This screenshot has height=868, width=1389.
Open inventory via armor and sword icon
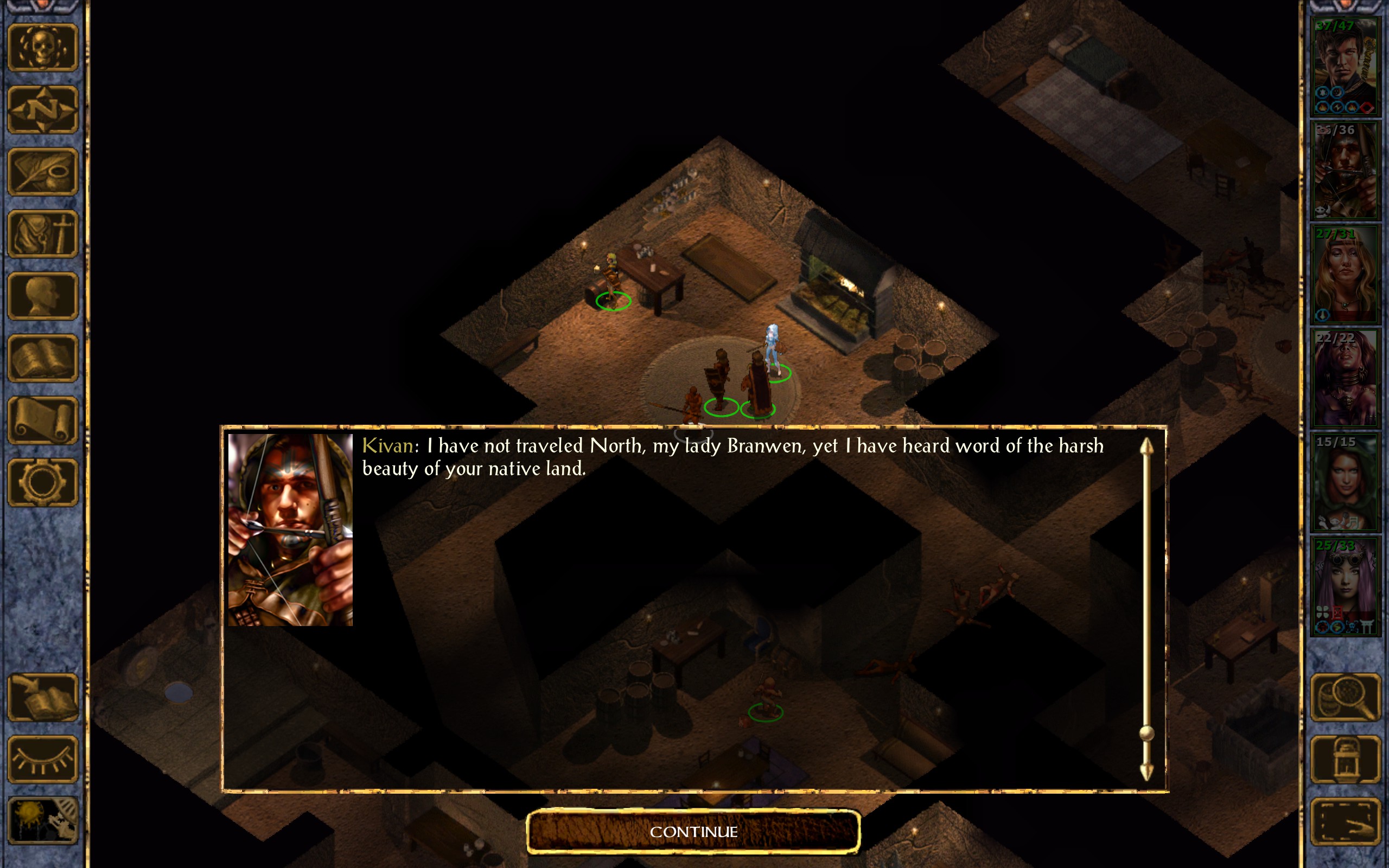42,234
